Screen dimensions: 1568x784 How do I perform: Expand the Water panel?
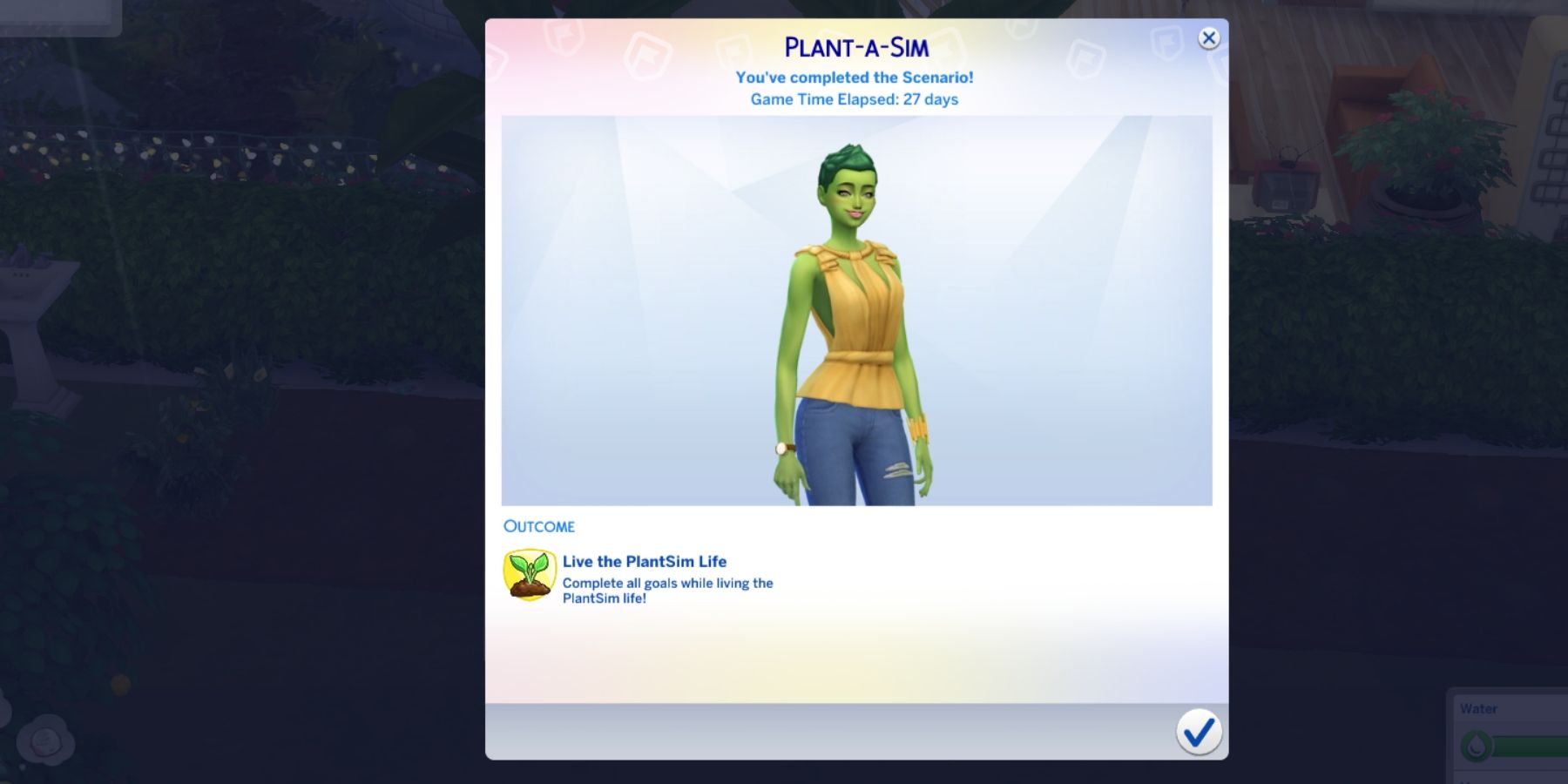click(1479, 709)
